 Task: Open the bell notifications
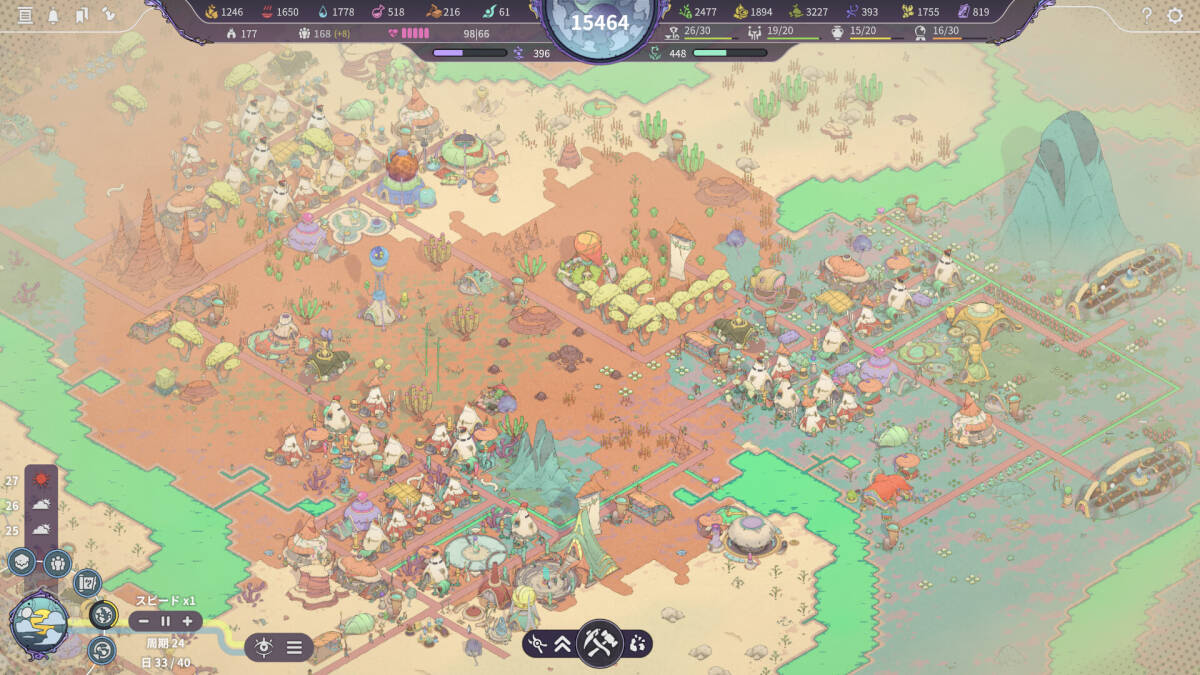coord(53,15)
